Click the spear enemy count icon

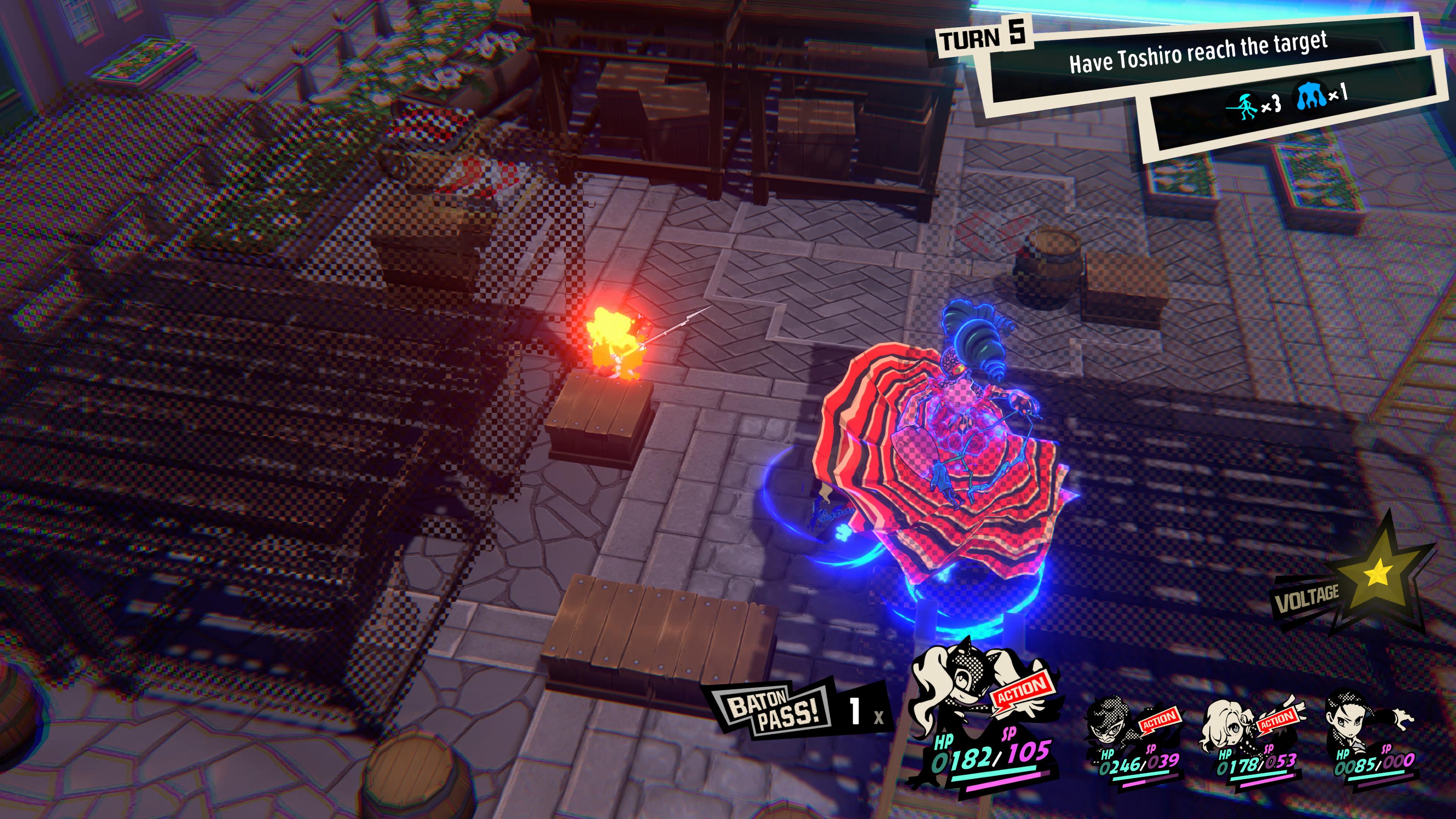[x=1243, y=106]
